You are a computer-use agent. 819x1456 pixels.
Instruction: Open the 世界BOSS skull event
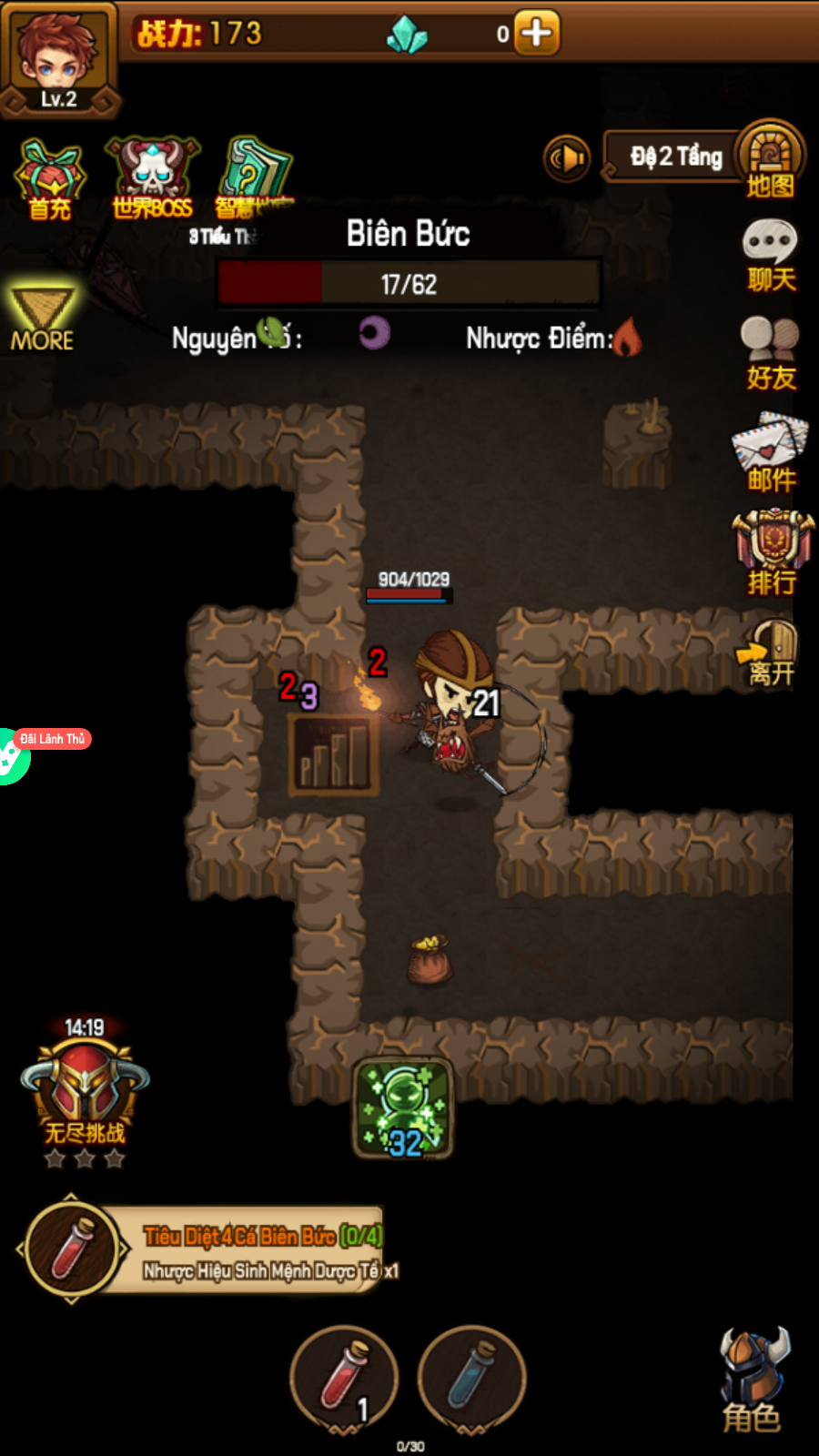(152, 178)
